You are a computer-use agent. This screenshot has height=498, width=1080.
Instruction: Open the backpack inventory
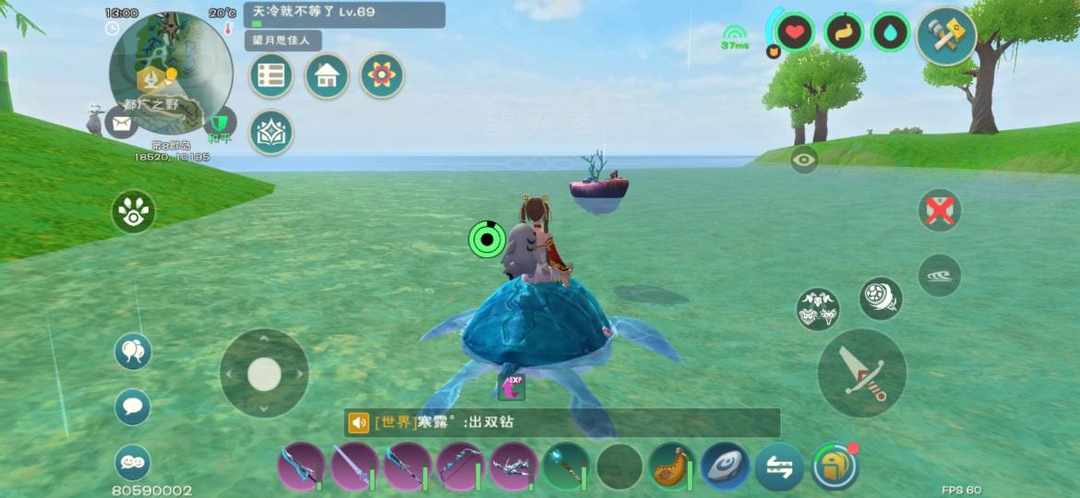click(x=834, y=467)
